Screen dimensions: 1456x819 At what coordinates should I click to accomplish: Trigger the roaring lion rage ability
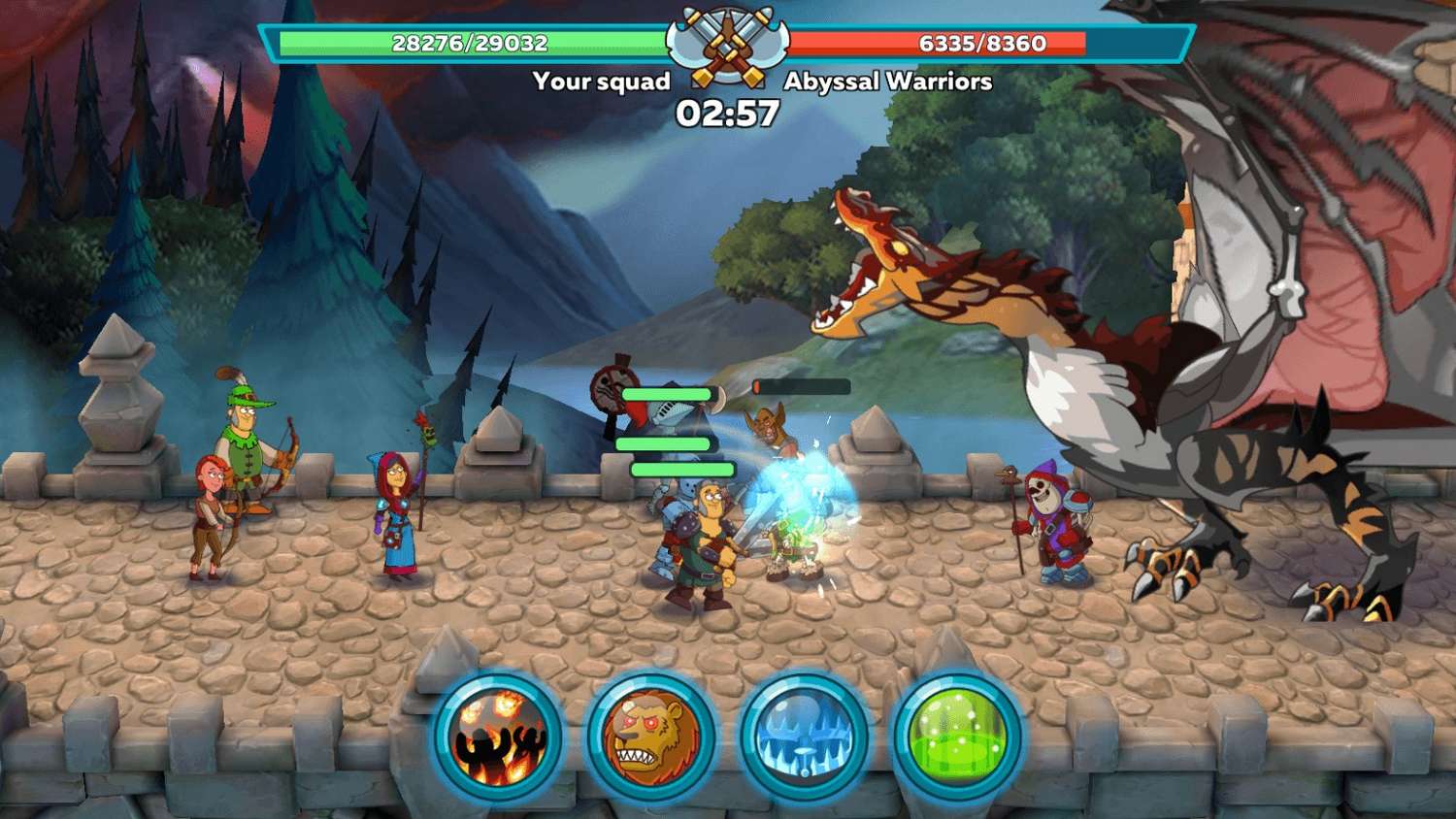pyautogui.click(x=651, y=737)
